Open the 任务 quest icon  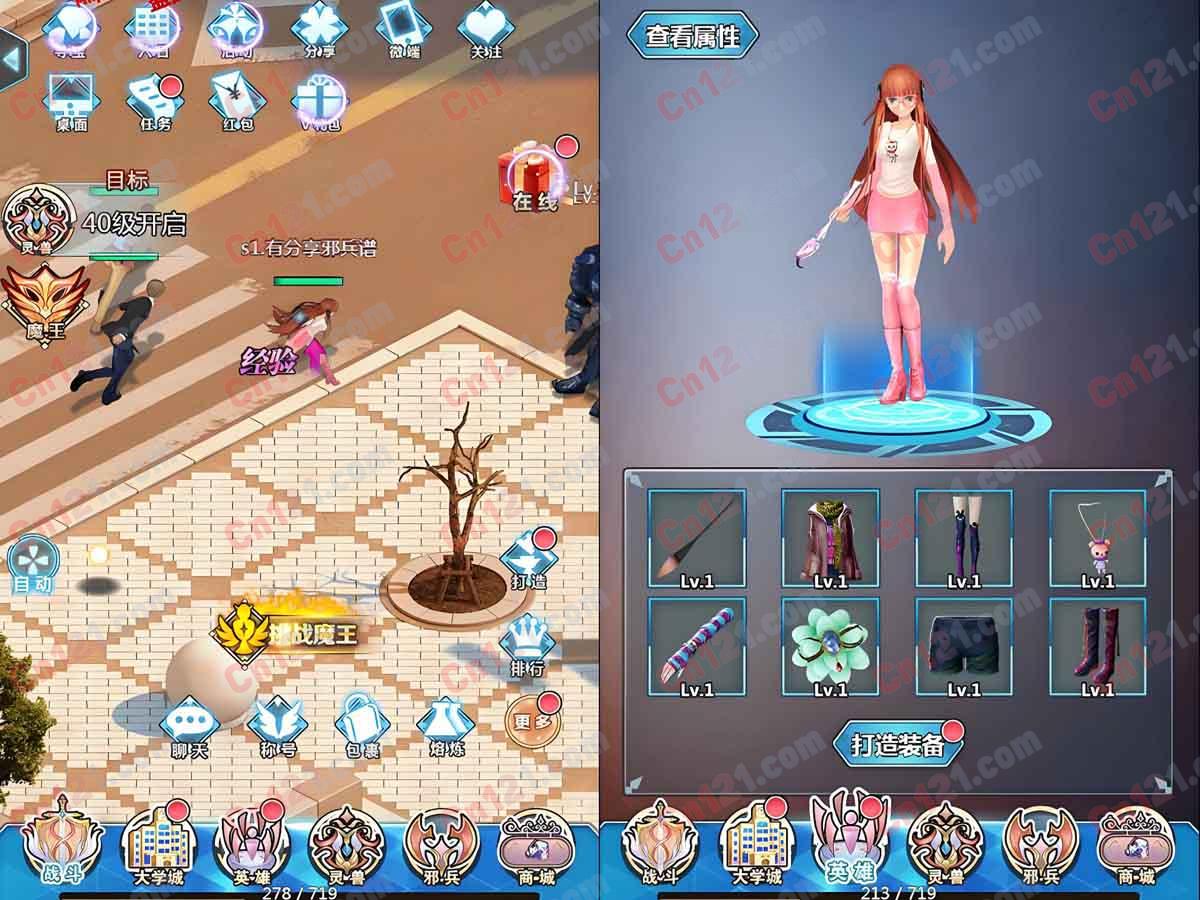tap(155, 101)
